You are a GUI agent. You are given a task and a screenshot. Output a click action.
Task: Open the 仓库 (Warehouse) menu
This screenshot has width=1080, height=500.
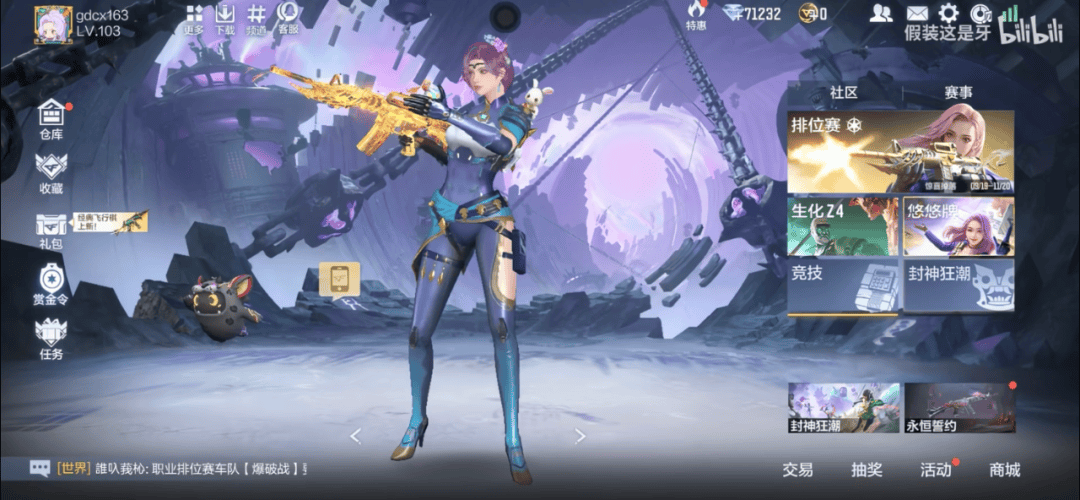(x=51, y=120)
